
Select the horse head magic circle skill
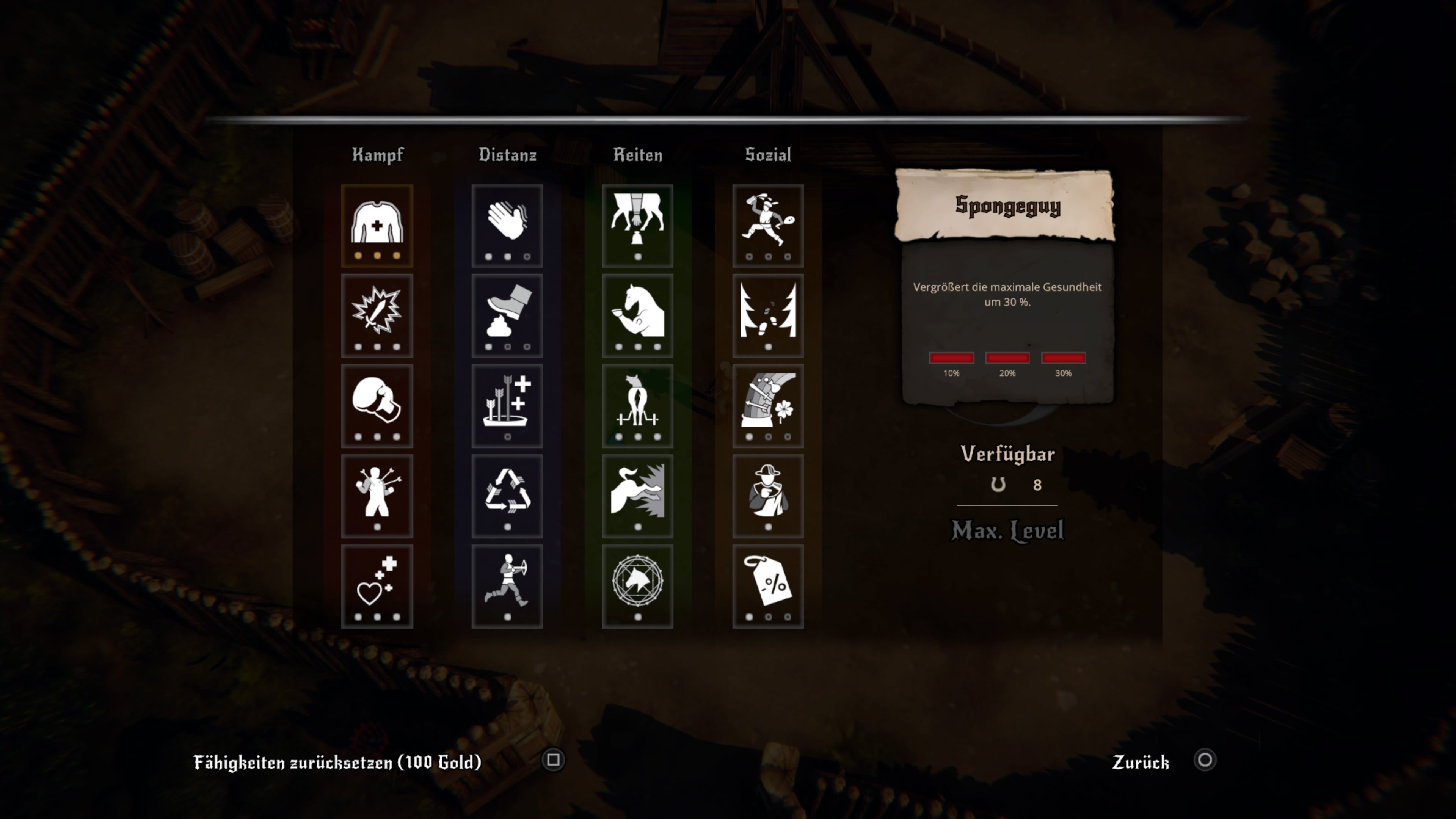(x=637, y=585)
